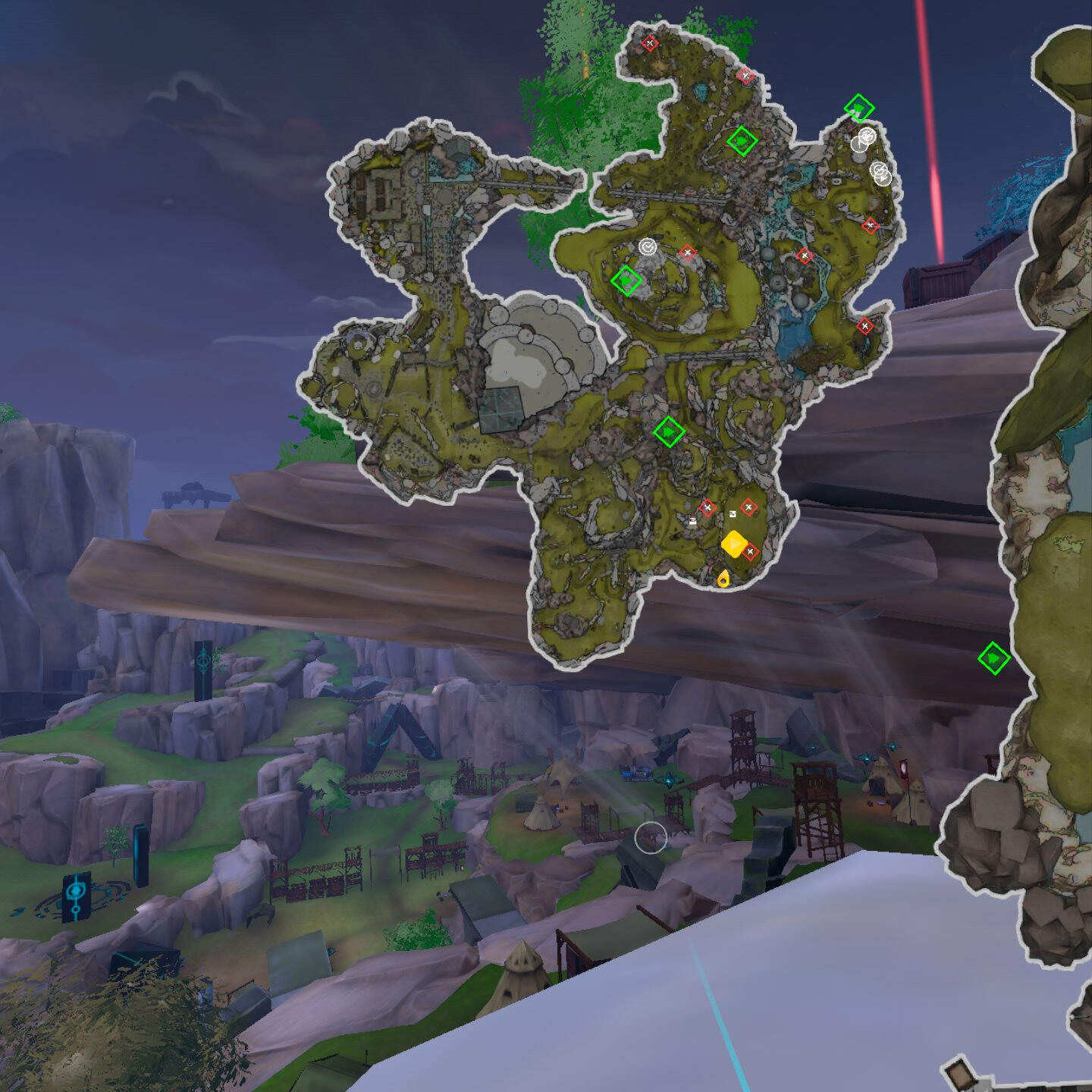Image resolution: width=1092 pixels, height=1092 pixels.
Task: Click the red combat marker touching the yellow player arrow
Action: 749,552
